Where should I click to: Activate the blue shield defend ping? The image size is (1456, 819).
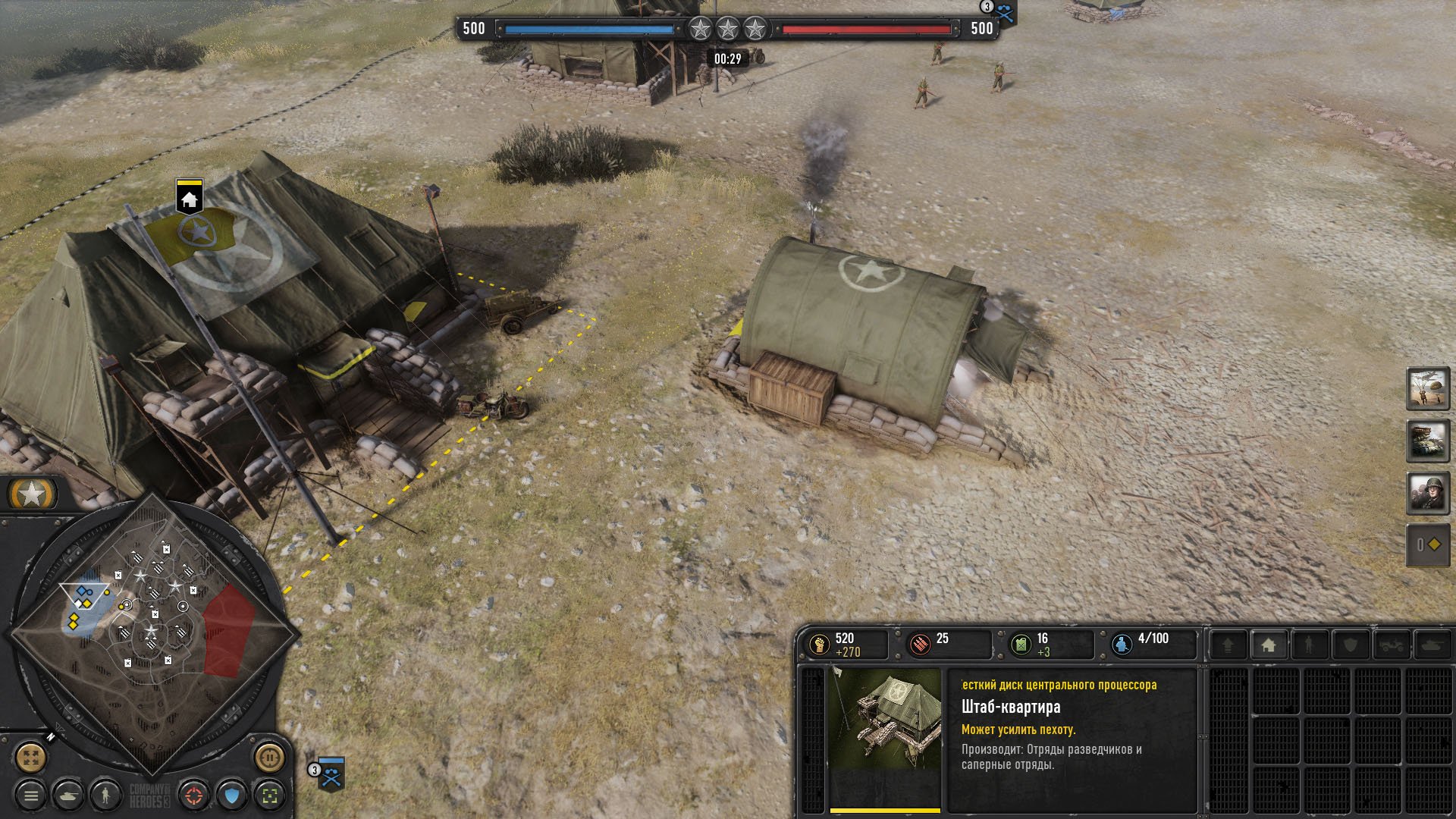coord(232,795)
